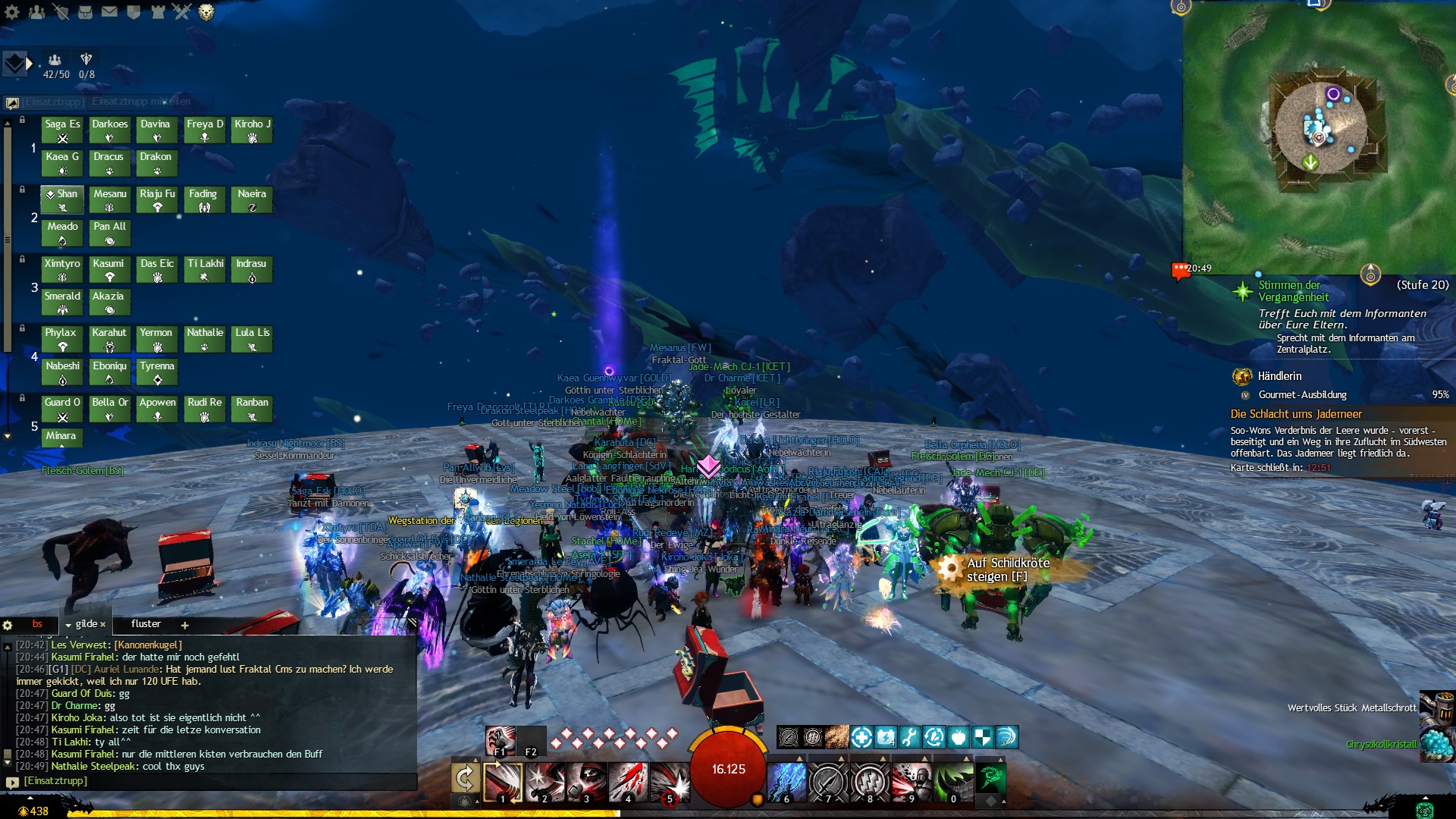This screenshot has height=819, width=1456.
Task: Activate weapon skill 1 slash attack
Action: pos(503,782)
